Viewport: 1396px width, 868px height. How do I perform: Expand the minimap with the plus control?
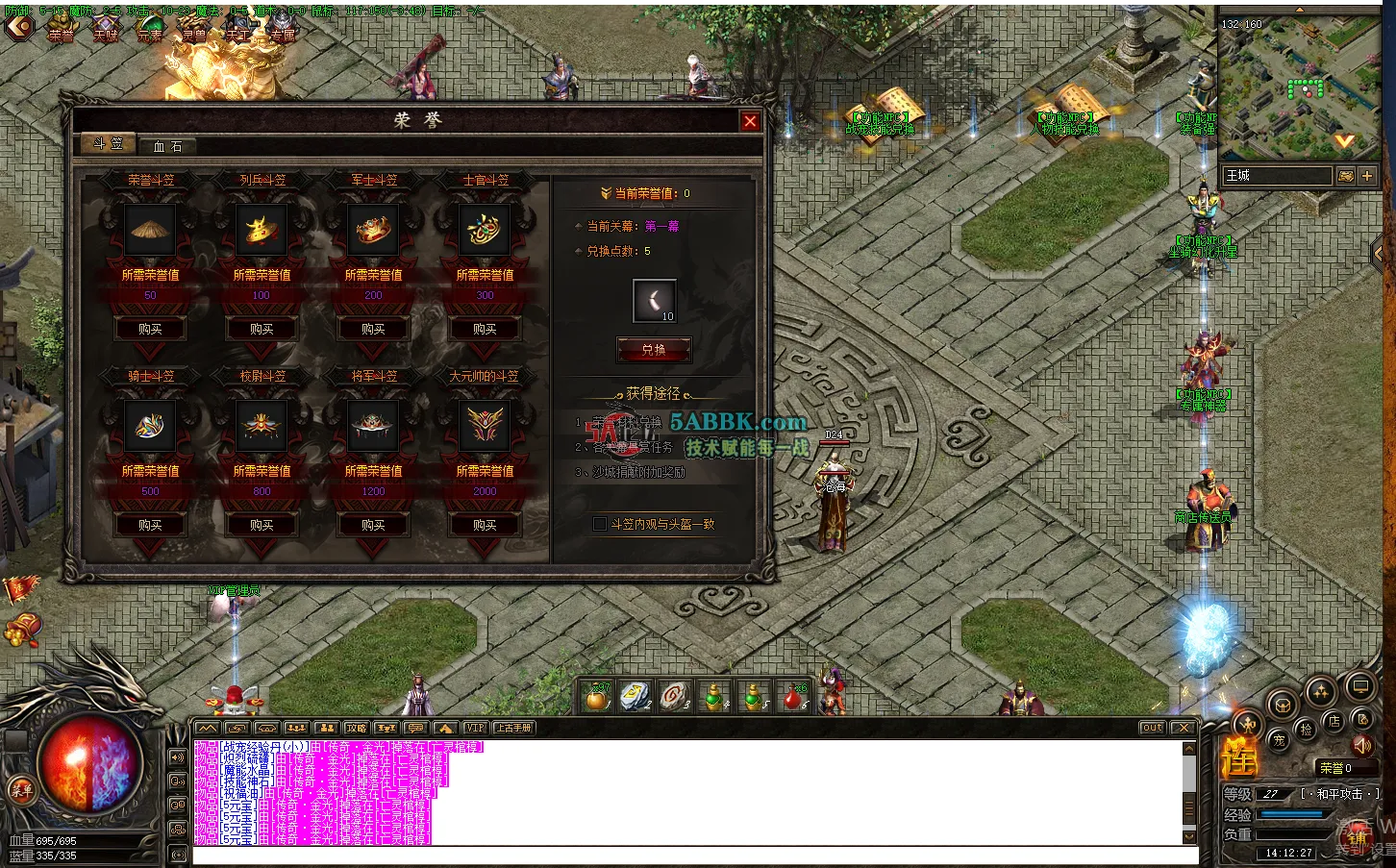click(x=1366, y=176)
